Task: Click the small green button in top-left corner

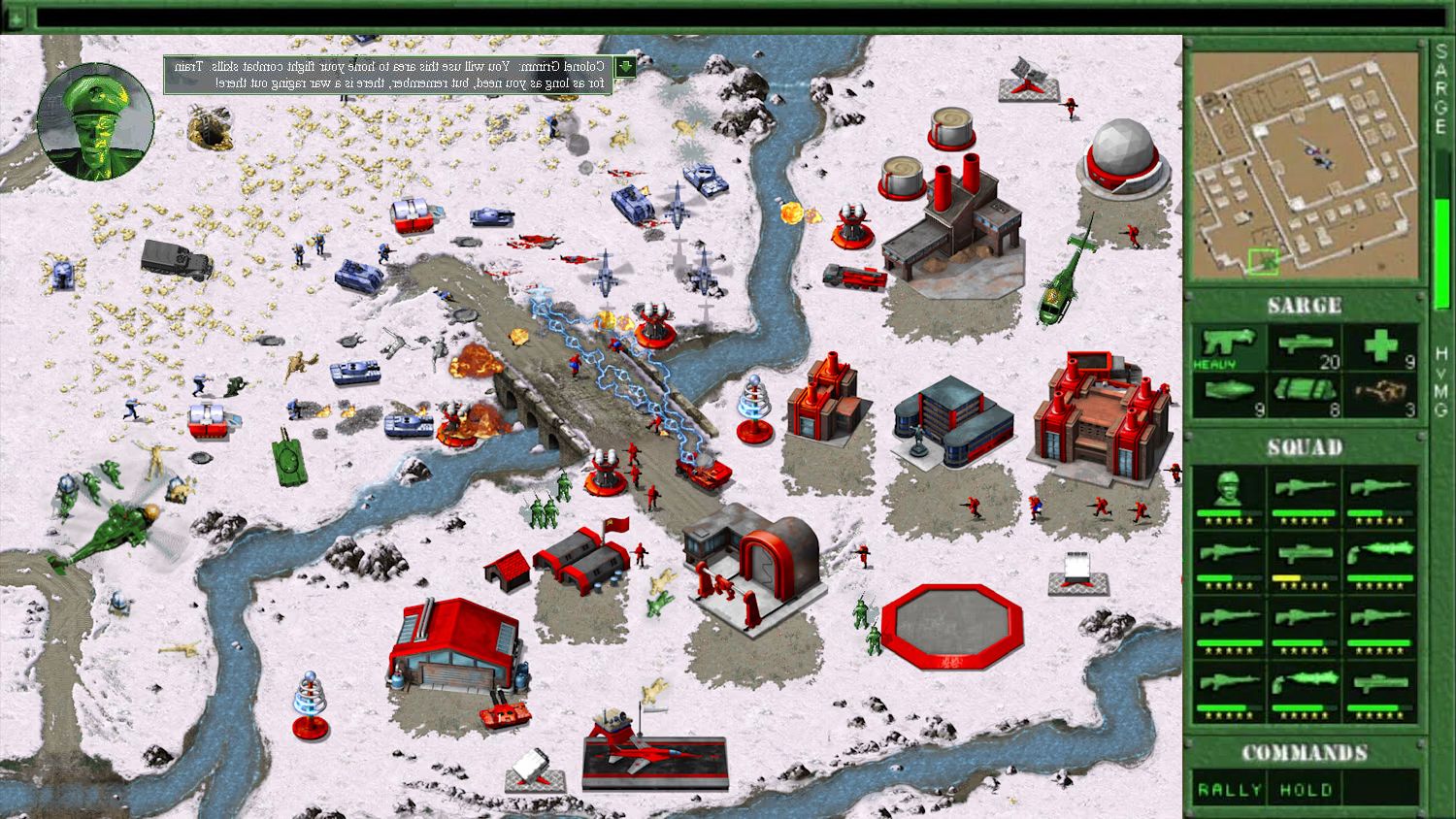Action: tap(15, 17)
